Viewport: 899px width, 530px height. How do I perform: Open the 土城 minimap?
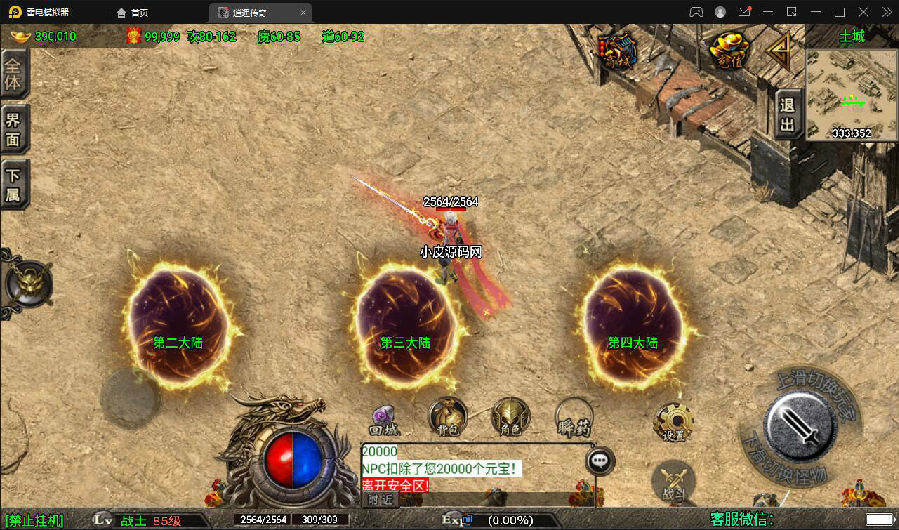pos(851,93)
